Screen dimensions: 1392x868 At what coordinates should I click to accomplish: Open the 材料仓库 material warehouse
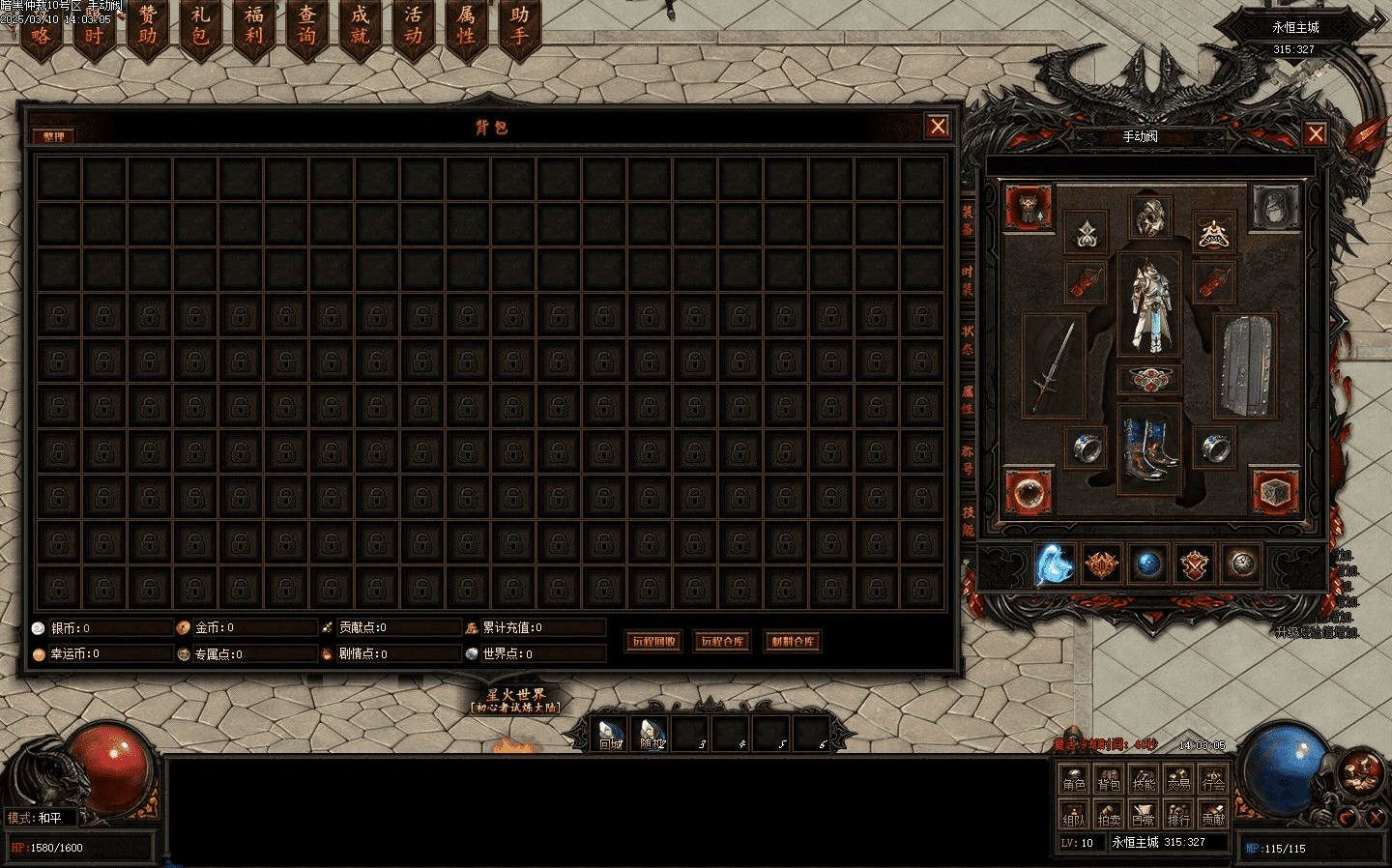coord(792,641)
